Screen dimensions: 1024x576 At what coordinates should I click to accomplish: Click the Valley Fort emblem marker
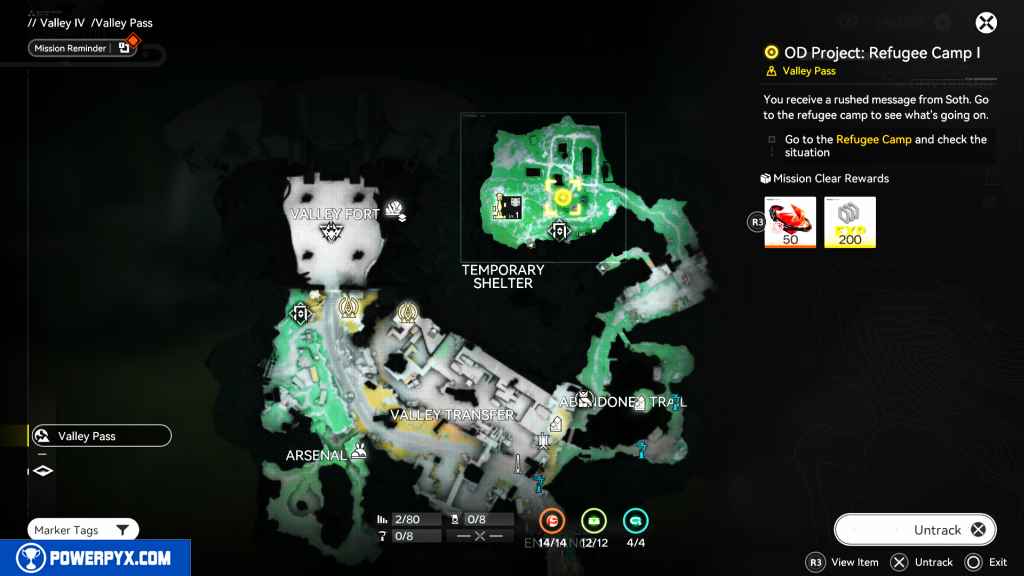coord(330,233)
